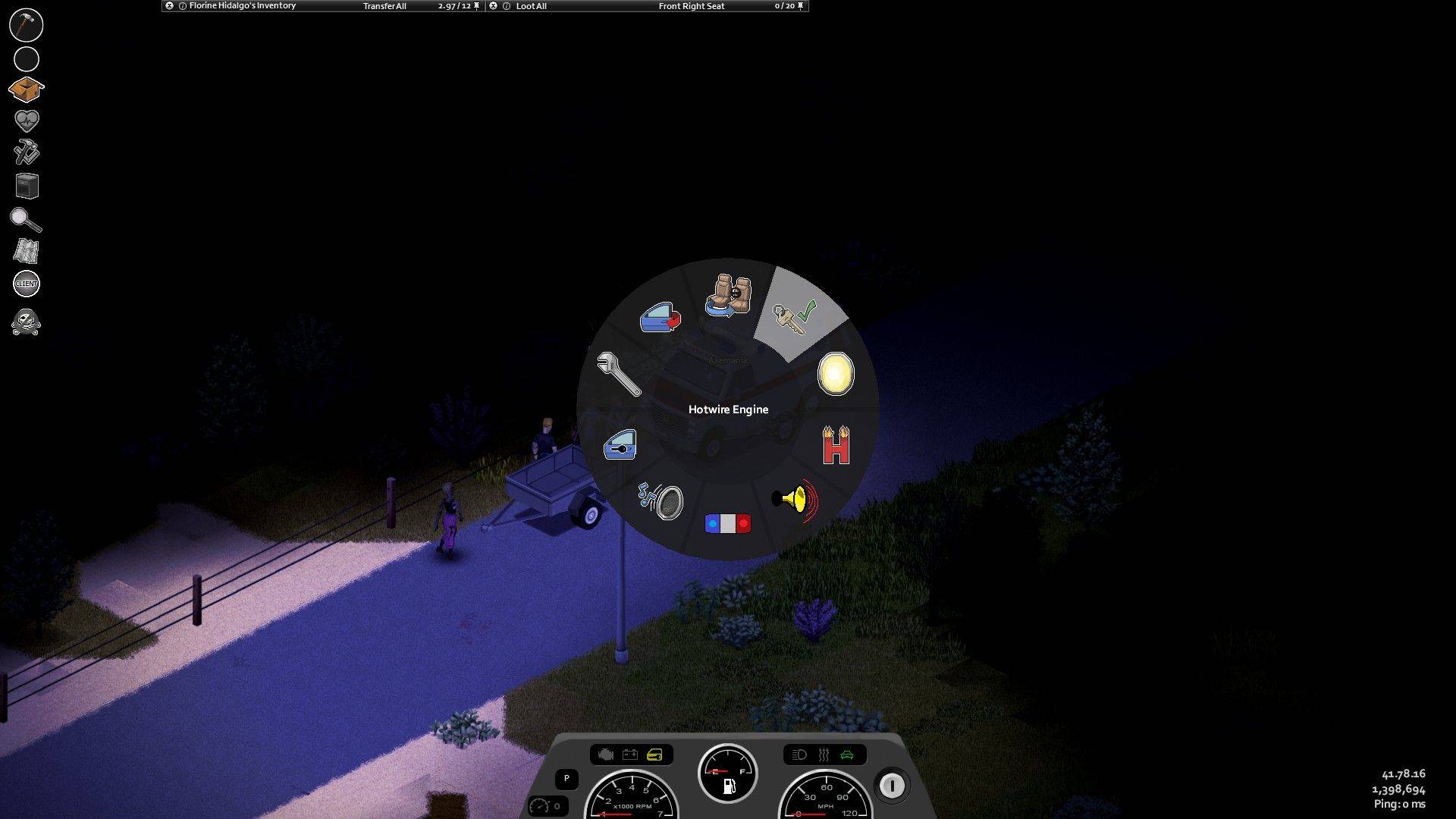Open the inventory box icon
This screenshot has height=819, width=1456.
[26, 89]
